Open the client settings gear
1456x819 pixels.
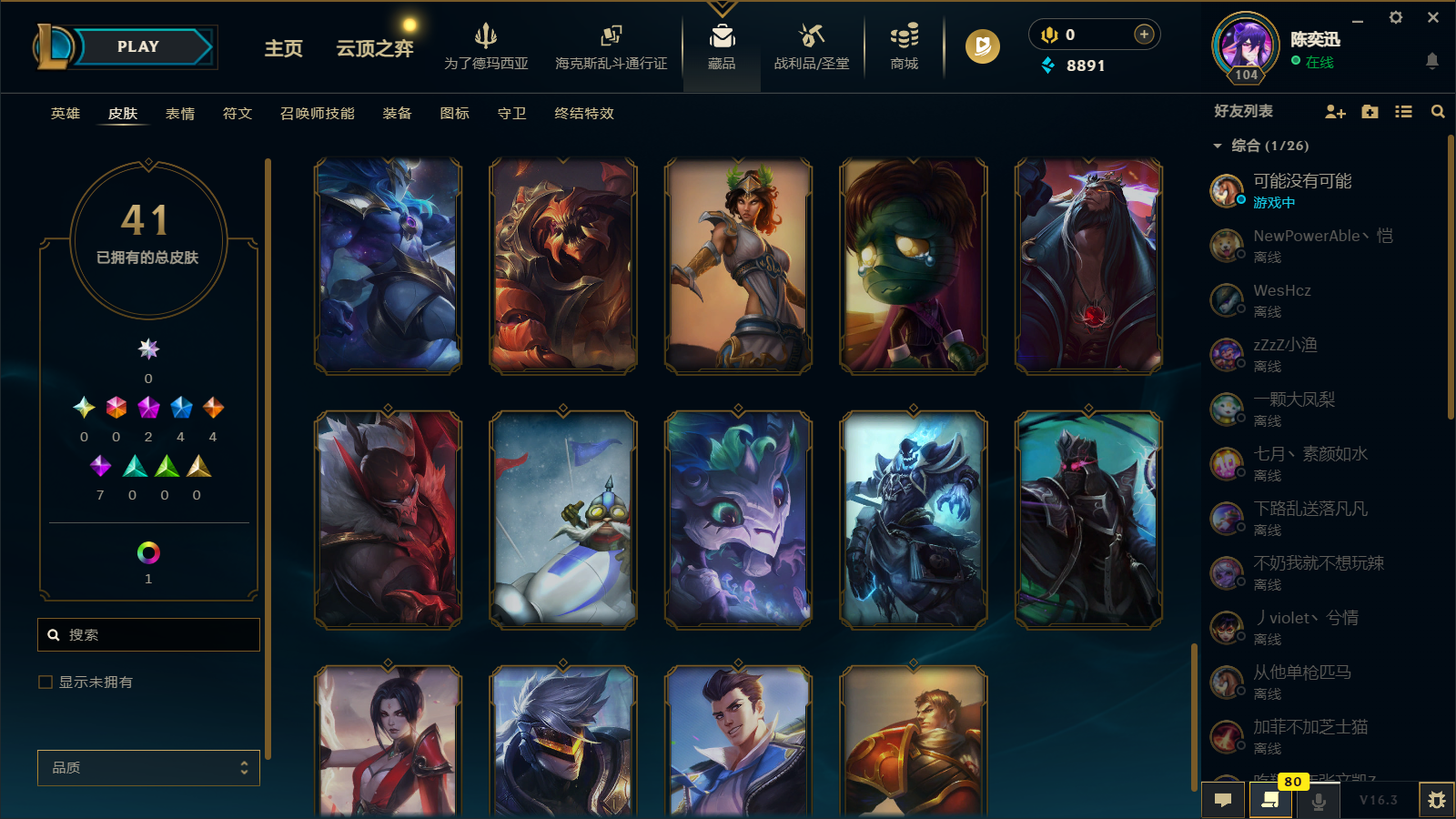tap(1396, 17)
